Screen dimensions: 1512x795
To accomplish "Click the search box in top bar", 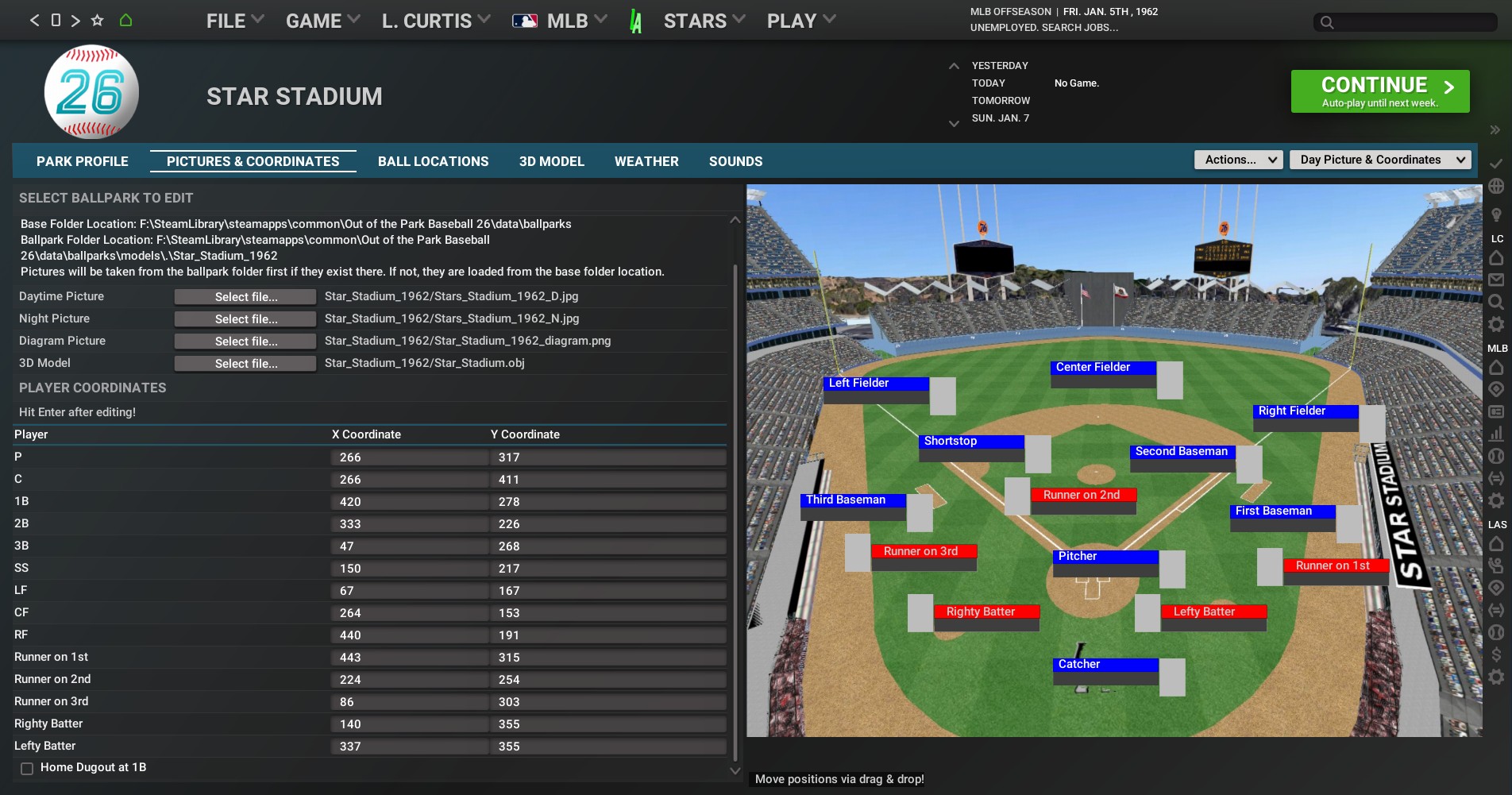I will 1406,22.
